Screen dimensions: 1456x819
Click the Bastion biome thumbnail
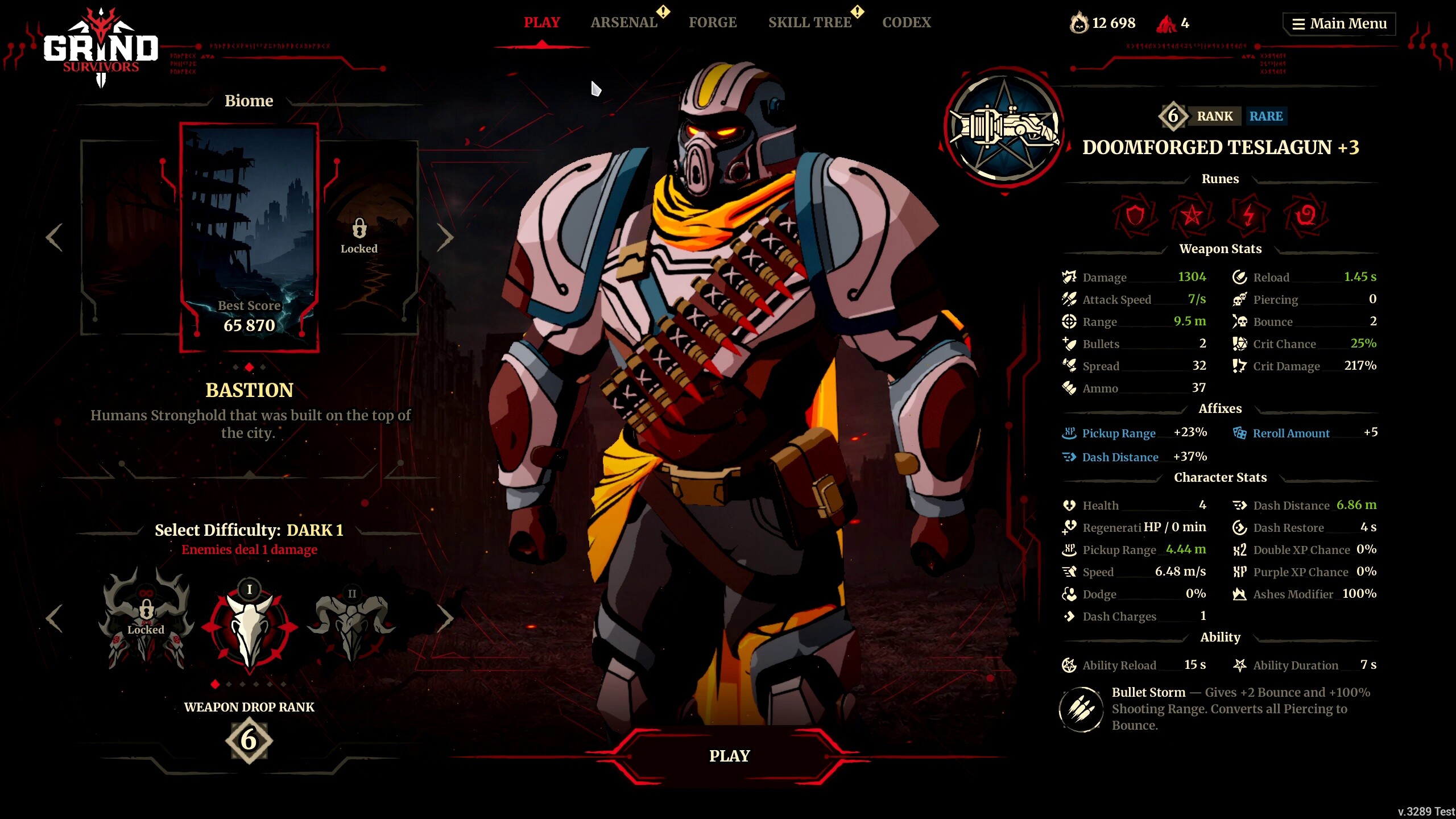point(249,233)
